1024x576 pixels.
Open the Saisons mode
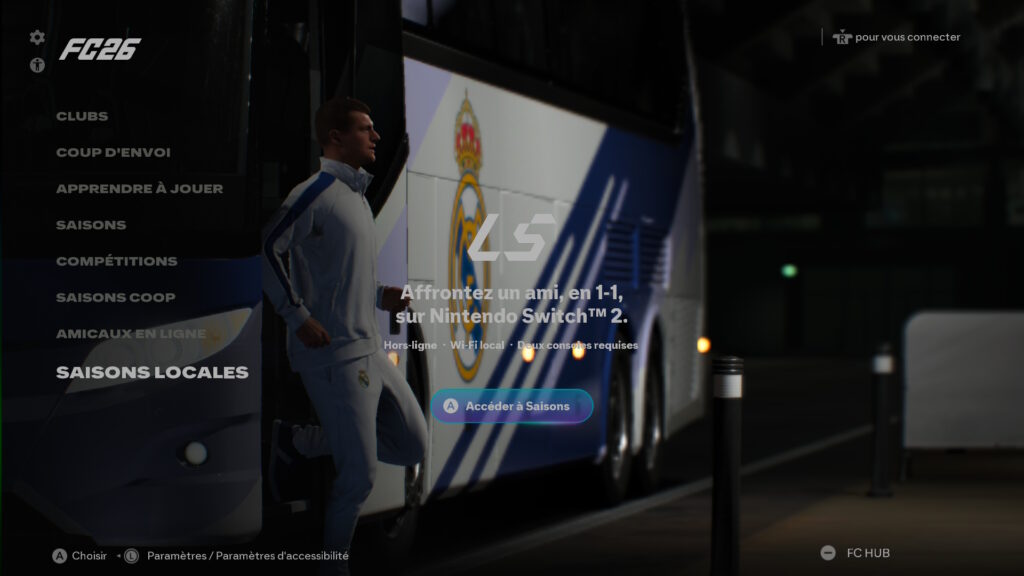(91, 225)
